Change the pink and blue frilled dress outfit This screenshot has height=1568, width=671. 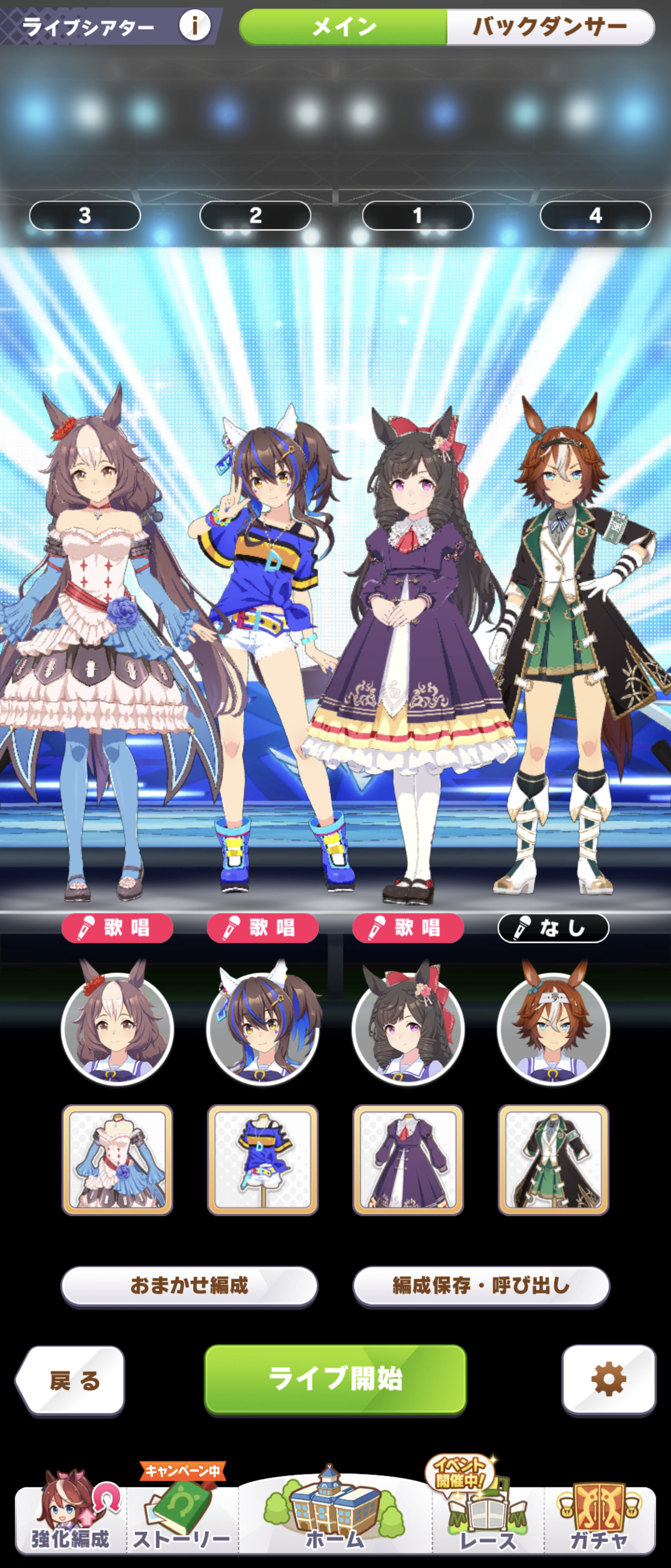coord(118,1160)
